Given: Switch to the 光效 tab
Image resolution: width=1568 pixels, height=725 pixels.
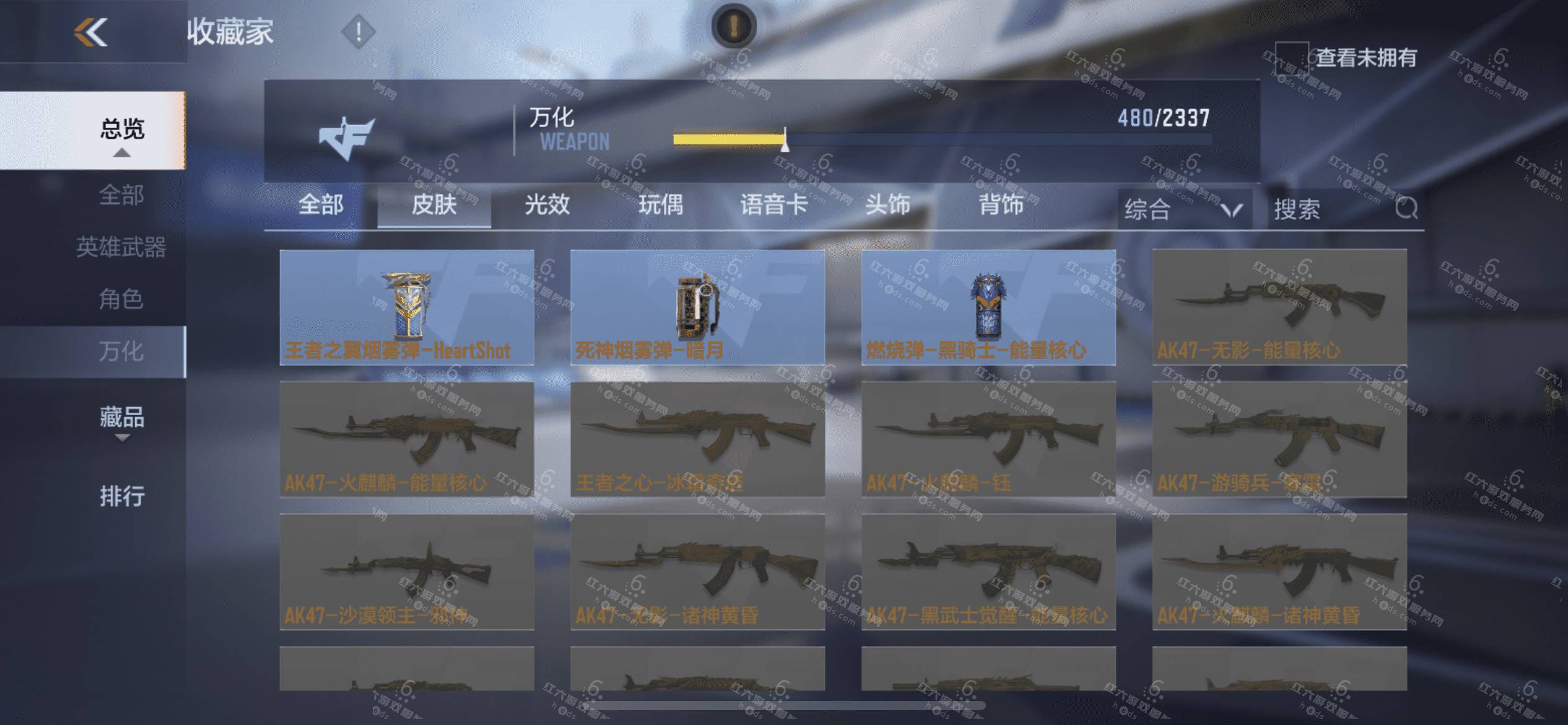Looking at the screenshot, I should 547,204.
